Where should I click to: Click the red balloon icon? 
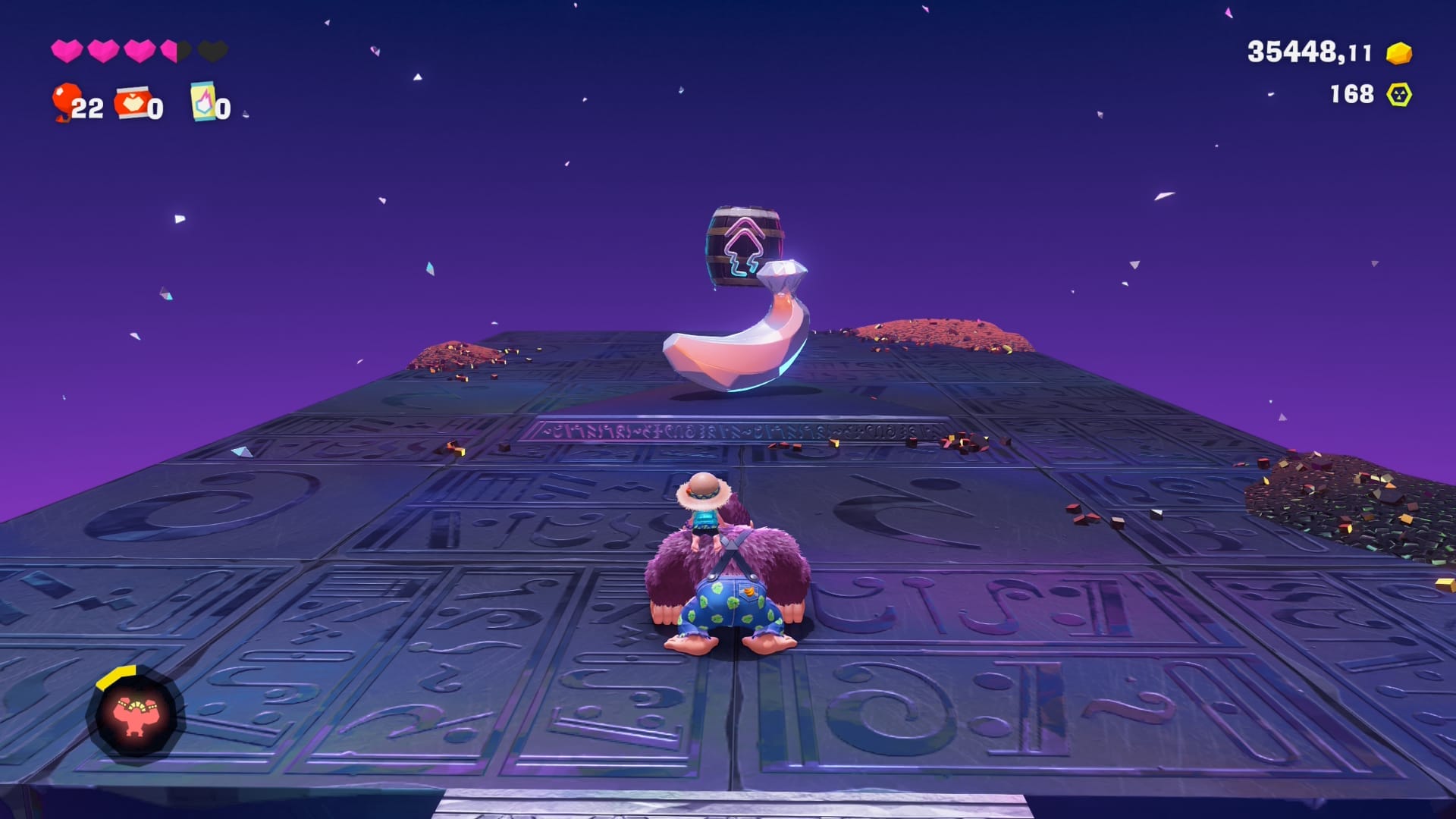click(x=65, y=100)
